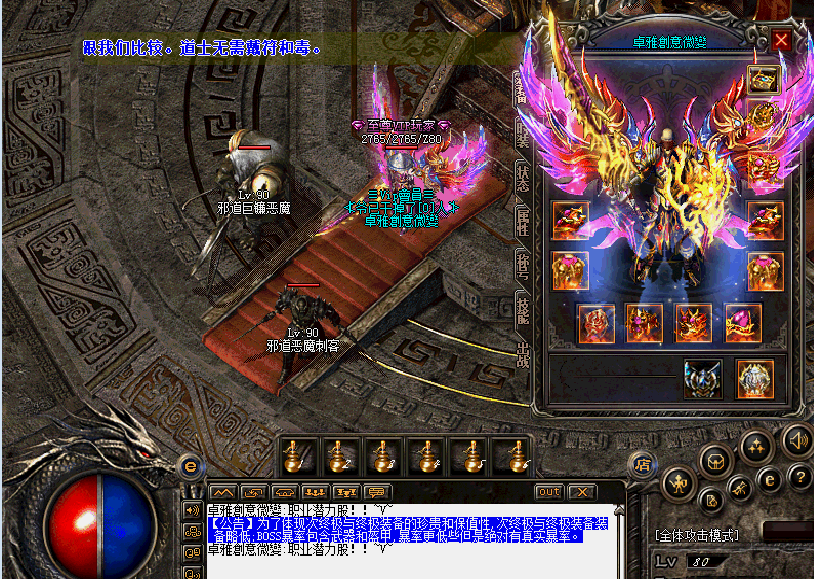
Task: Select the crown helmet slot at panel top
Action: [x=764, y=80]
